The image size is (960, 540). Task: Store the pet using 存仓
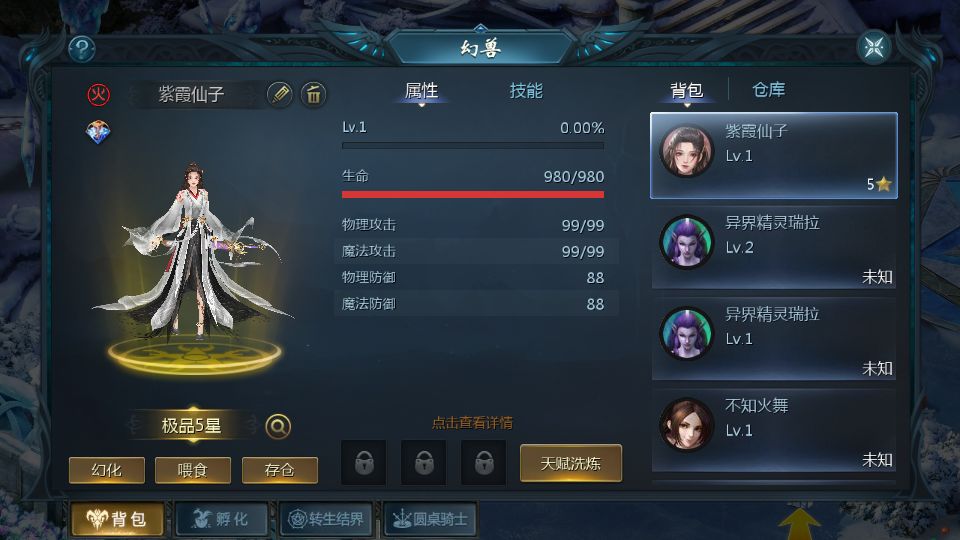pyautogui.click(x=280, y=470)
